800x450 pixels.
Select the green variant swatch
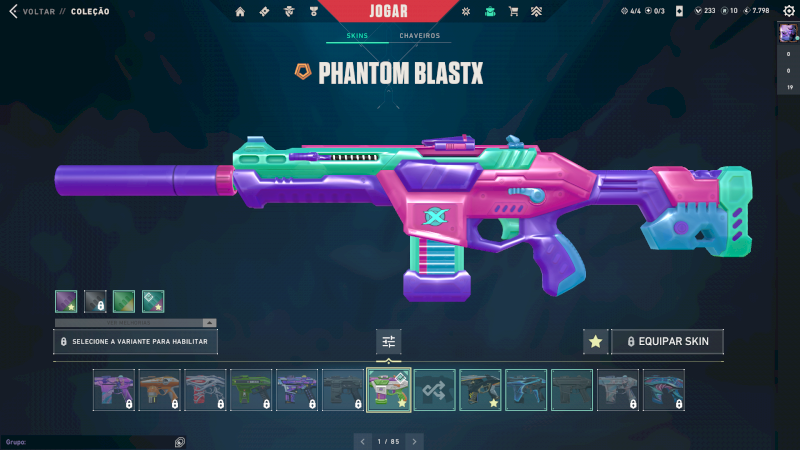point(124,300)
